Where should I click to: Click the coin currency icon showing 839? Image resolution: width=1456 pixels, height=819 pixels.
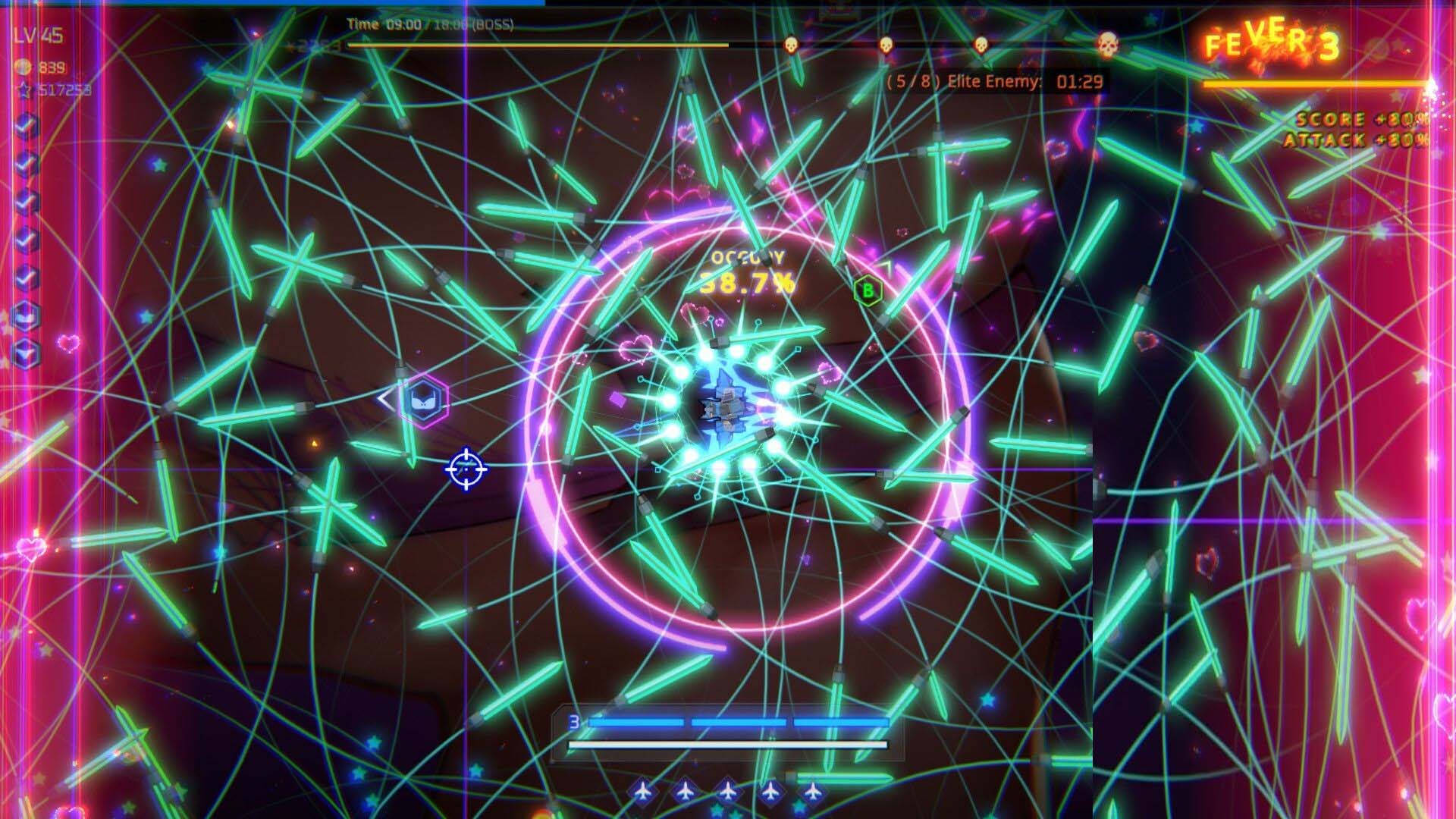[23, 65]
